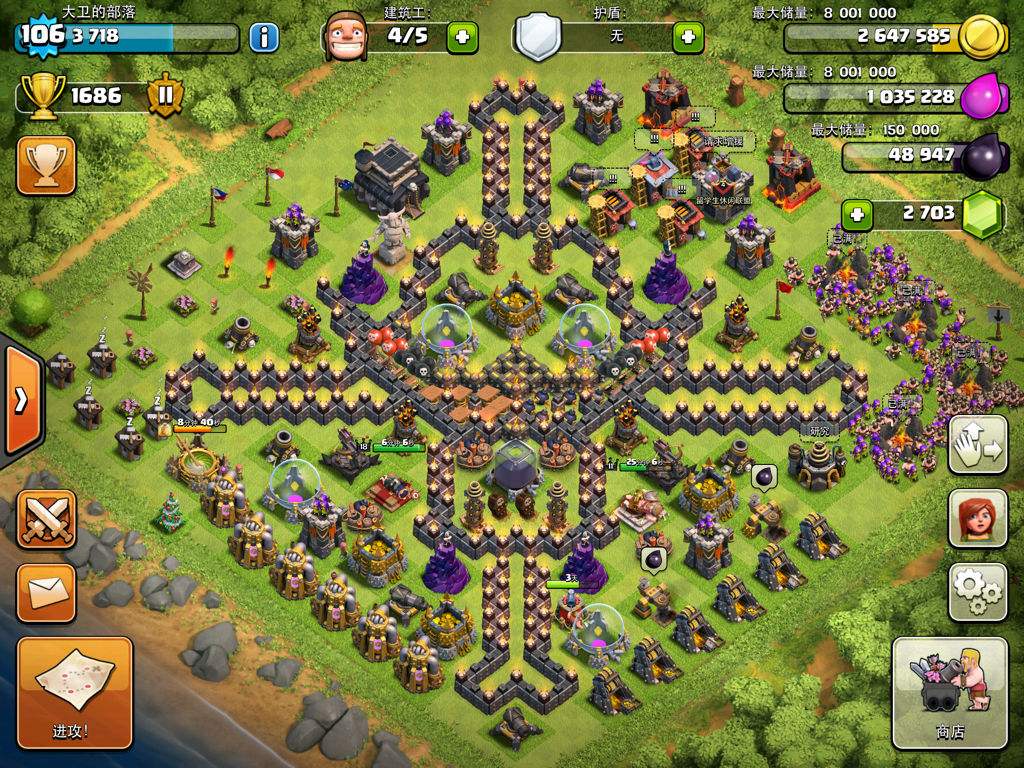The width and height of the screenshot is (1024, 768).
Task: Expand the orange side arrow panel
Action: [20, 400]
